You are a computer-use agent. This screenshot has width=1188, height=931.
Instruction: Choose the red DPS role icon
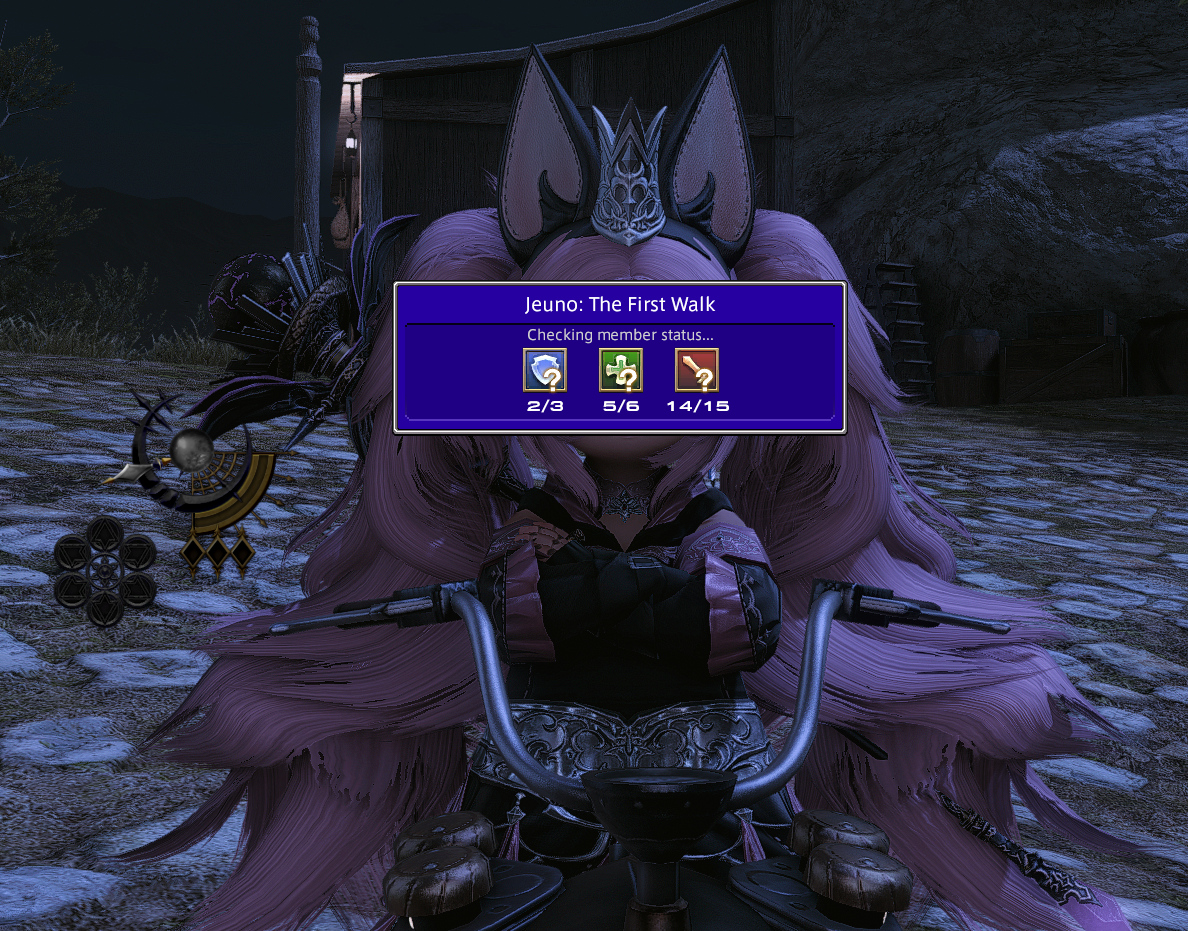pos(696,370)
